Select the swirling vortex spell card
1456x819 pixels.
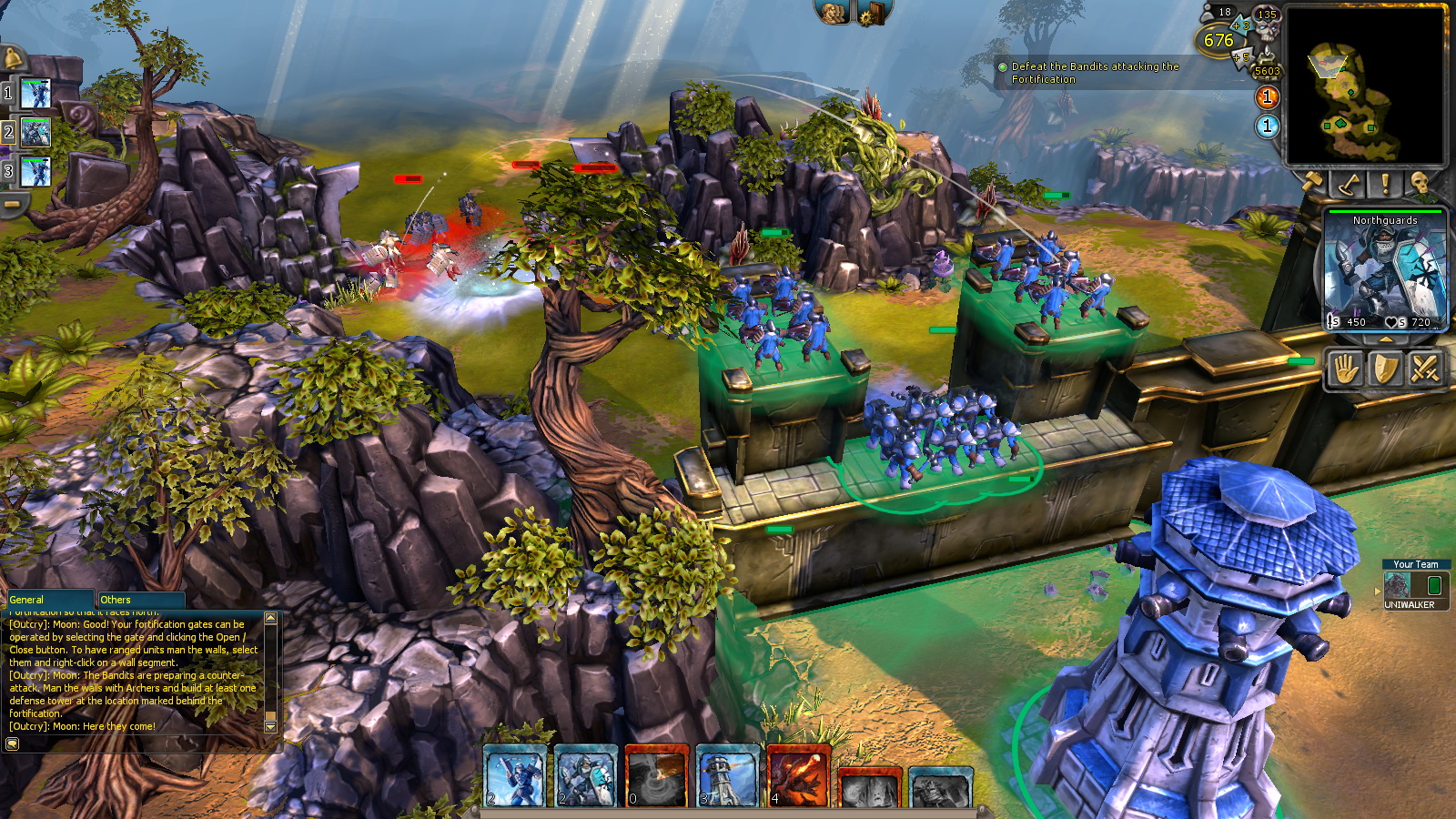coord(656,776)
